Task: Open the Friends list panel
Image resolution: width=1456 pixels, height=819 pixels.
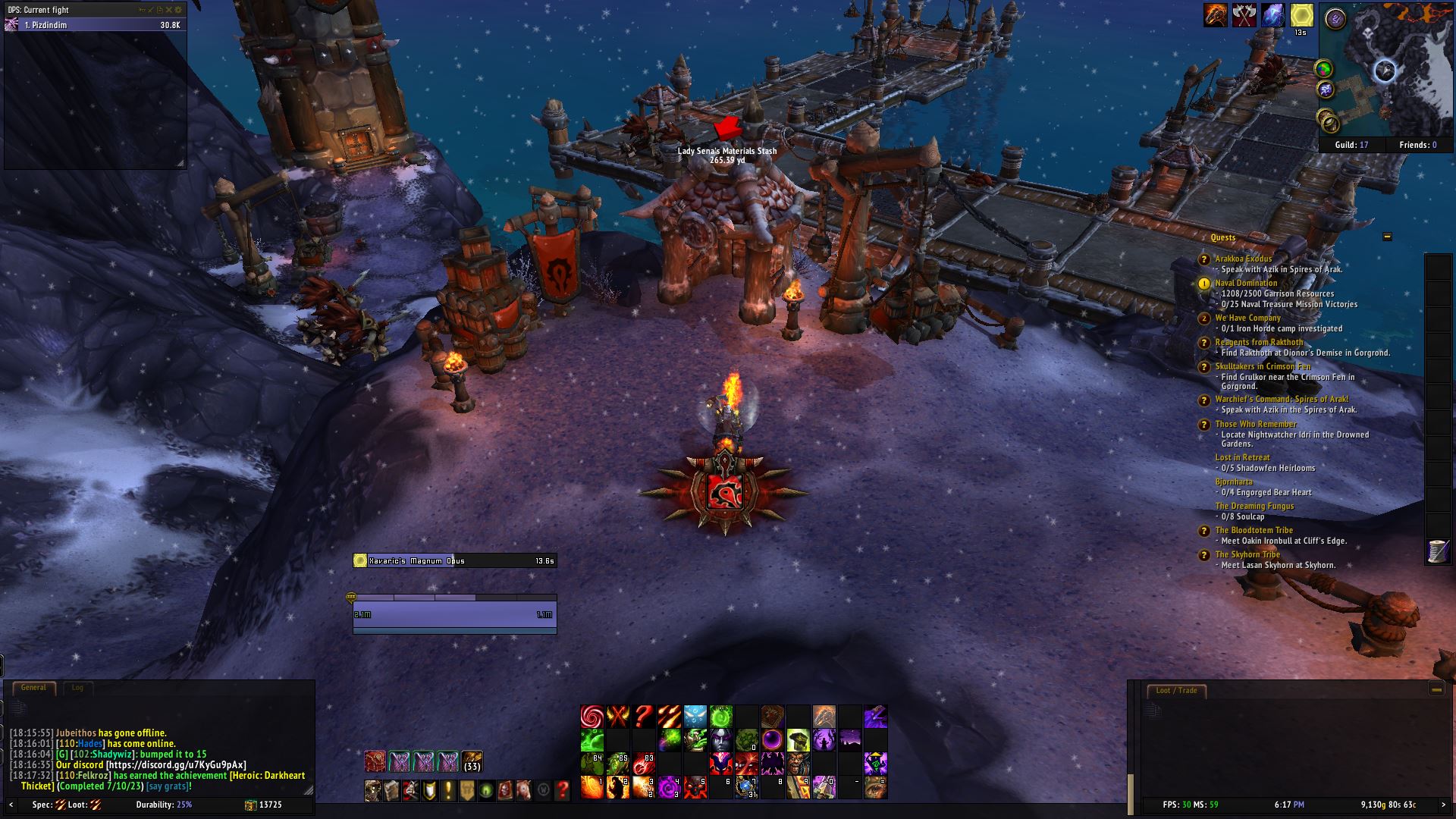Action: point(1413,145)
